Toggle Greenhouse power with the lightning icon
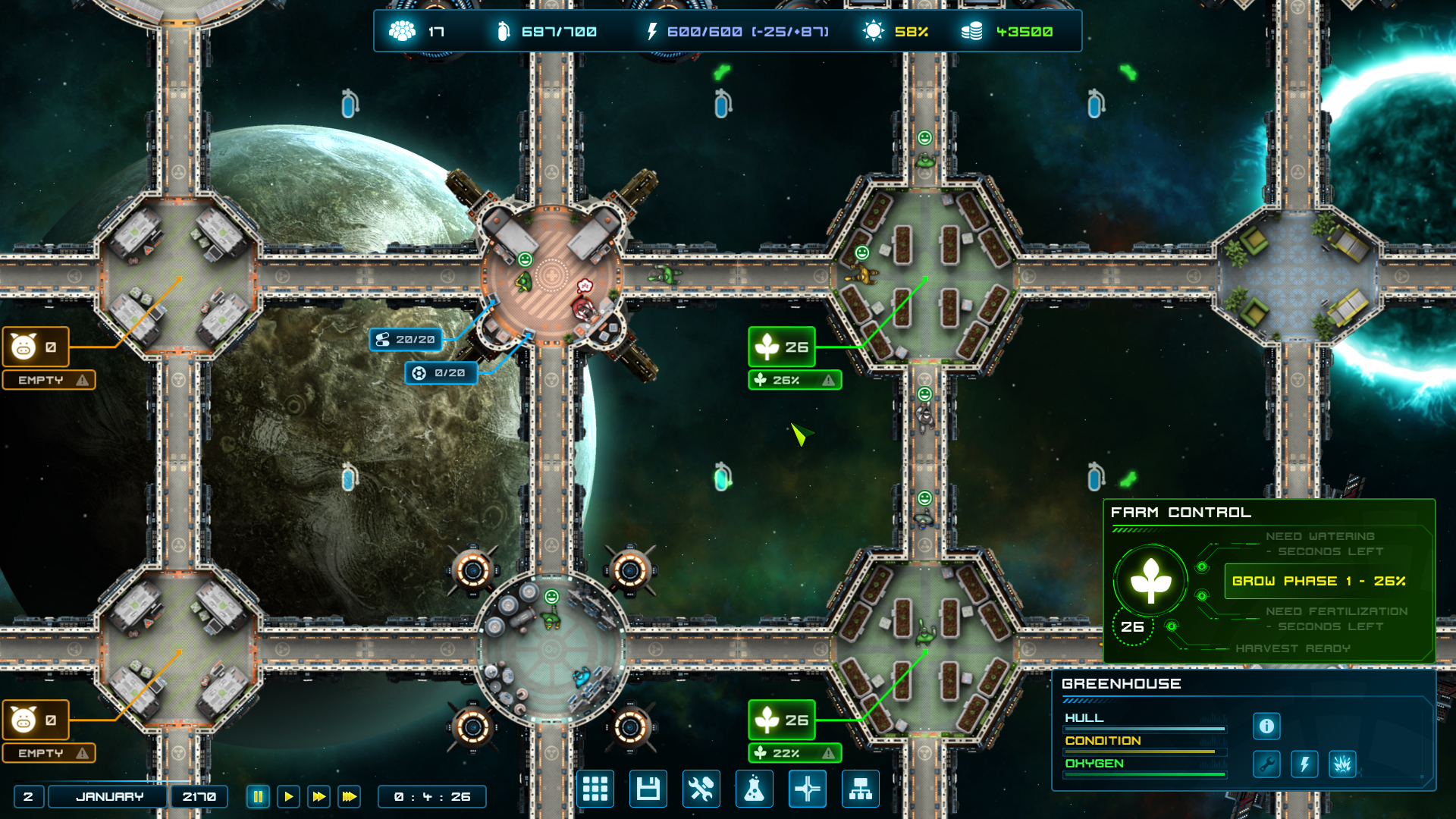This screenshot has width=1456, height=819. (x=1304, y=764)
